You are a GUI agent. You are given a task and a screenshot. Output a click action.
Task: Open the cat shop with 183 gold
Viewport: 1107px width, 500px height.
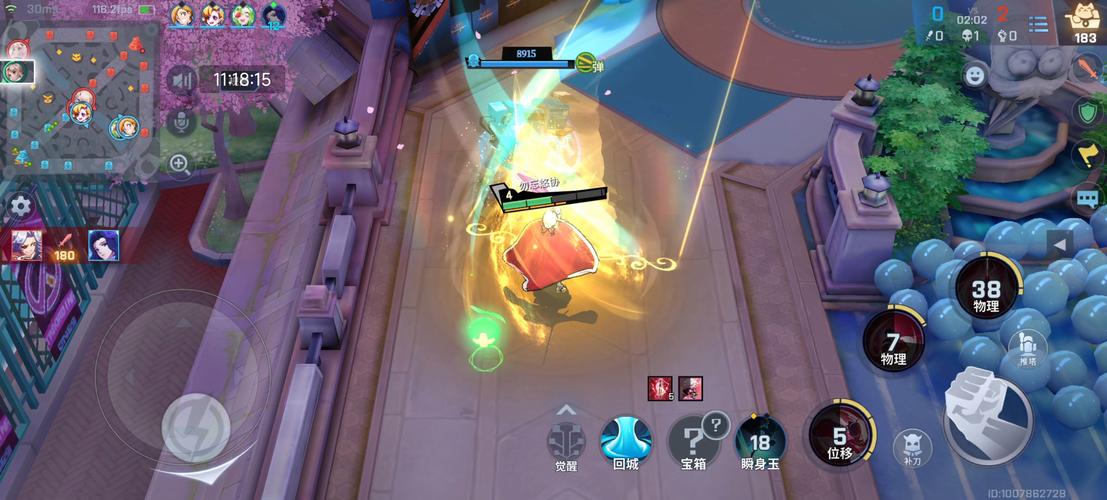tap(1084, 21)
